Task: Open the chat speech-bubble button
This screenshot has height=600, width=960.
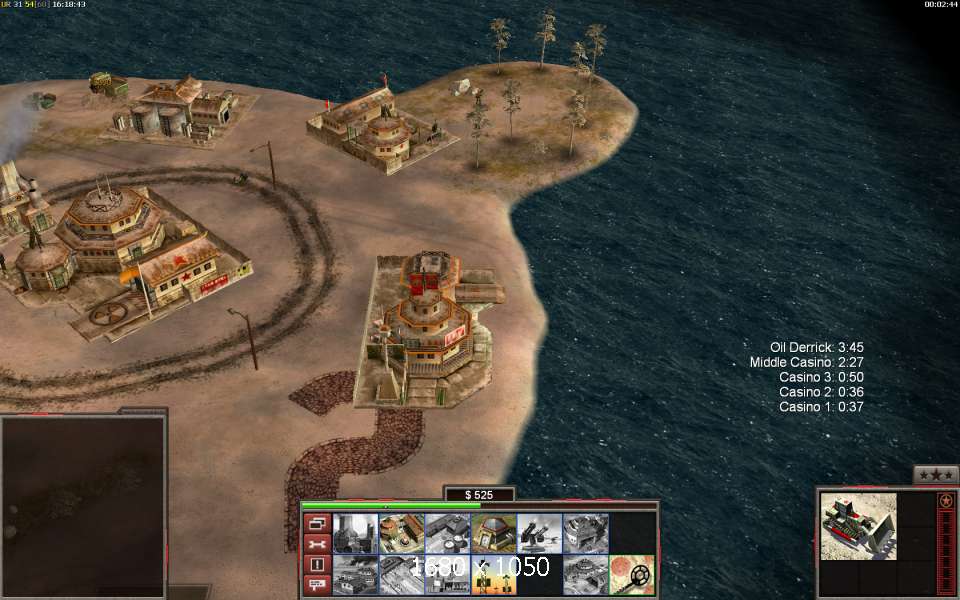Action: 316,585
